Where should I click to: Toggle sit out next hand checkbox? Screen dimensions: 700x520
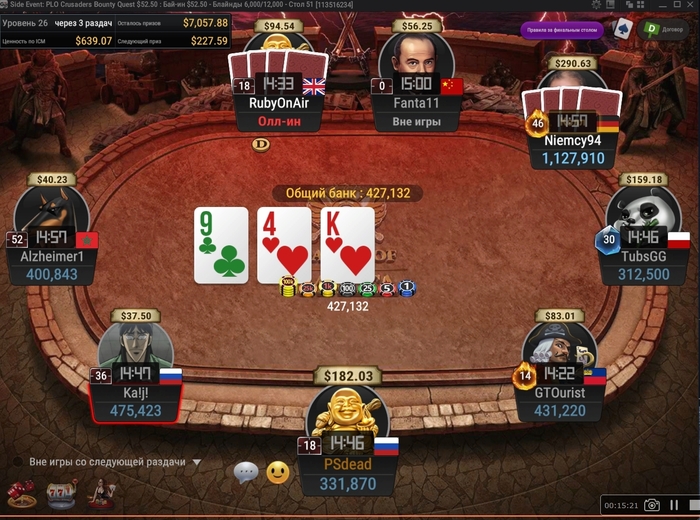(x=17, y=462)
